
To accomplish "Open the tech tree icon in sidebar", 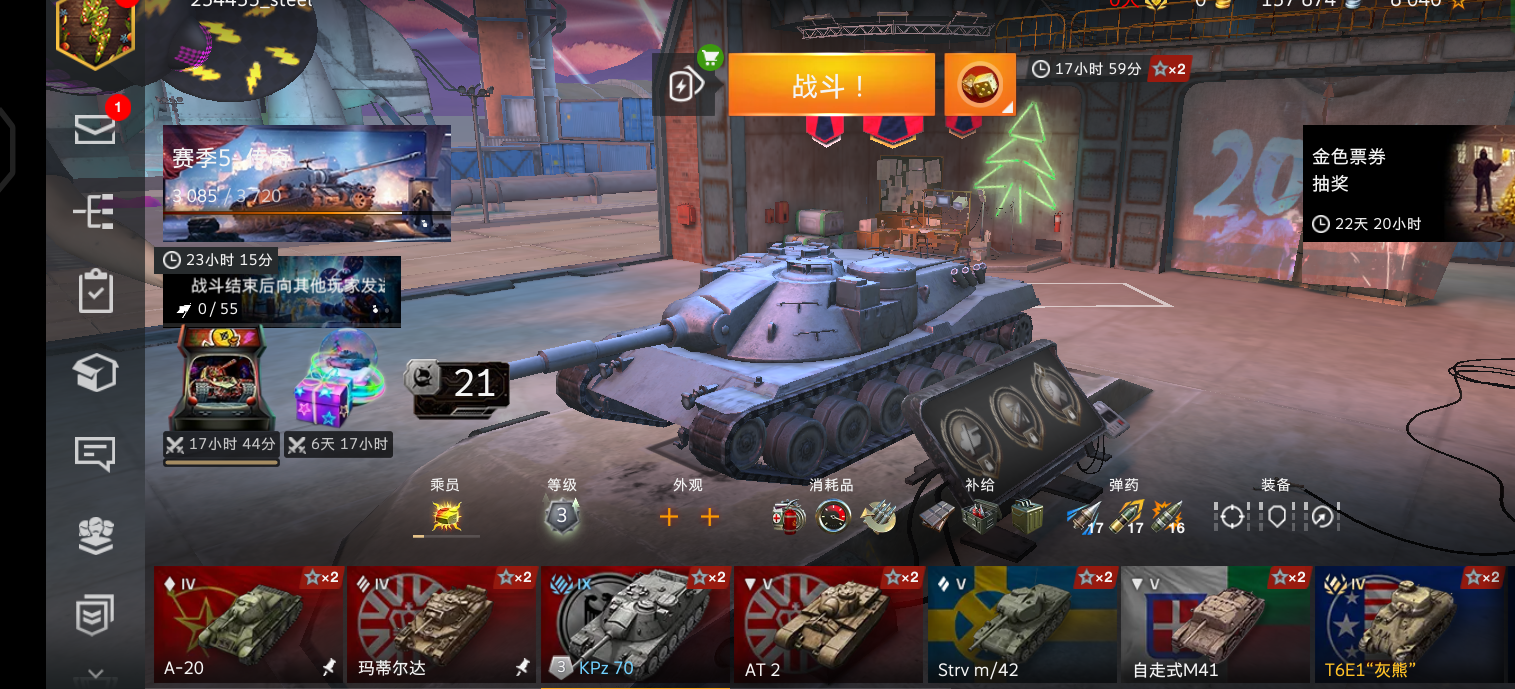I will coord(95,211).
